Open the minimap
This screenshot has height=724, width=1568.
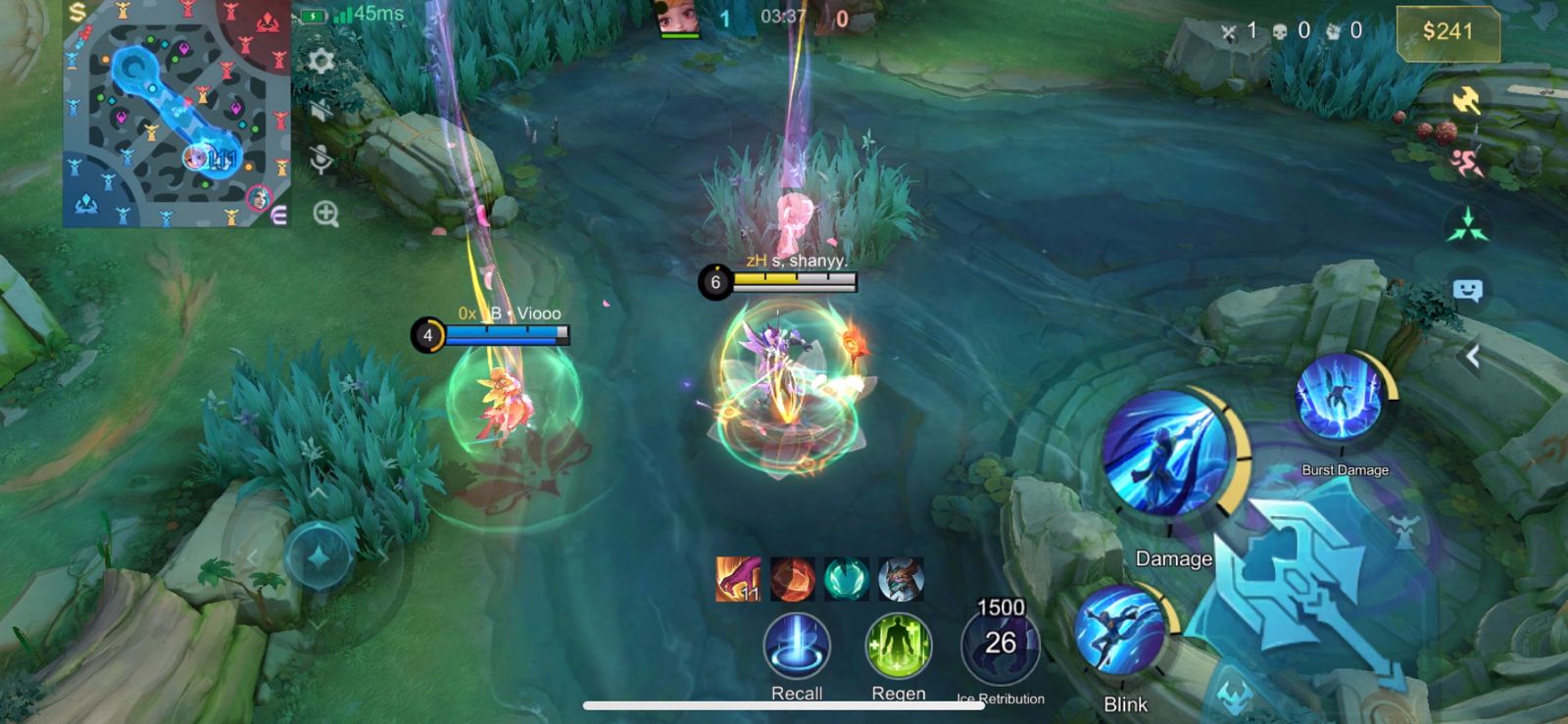tap(176, 114)
